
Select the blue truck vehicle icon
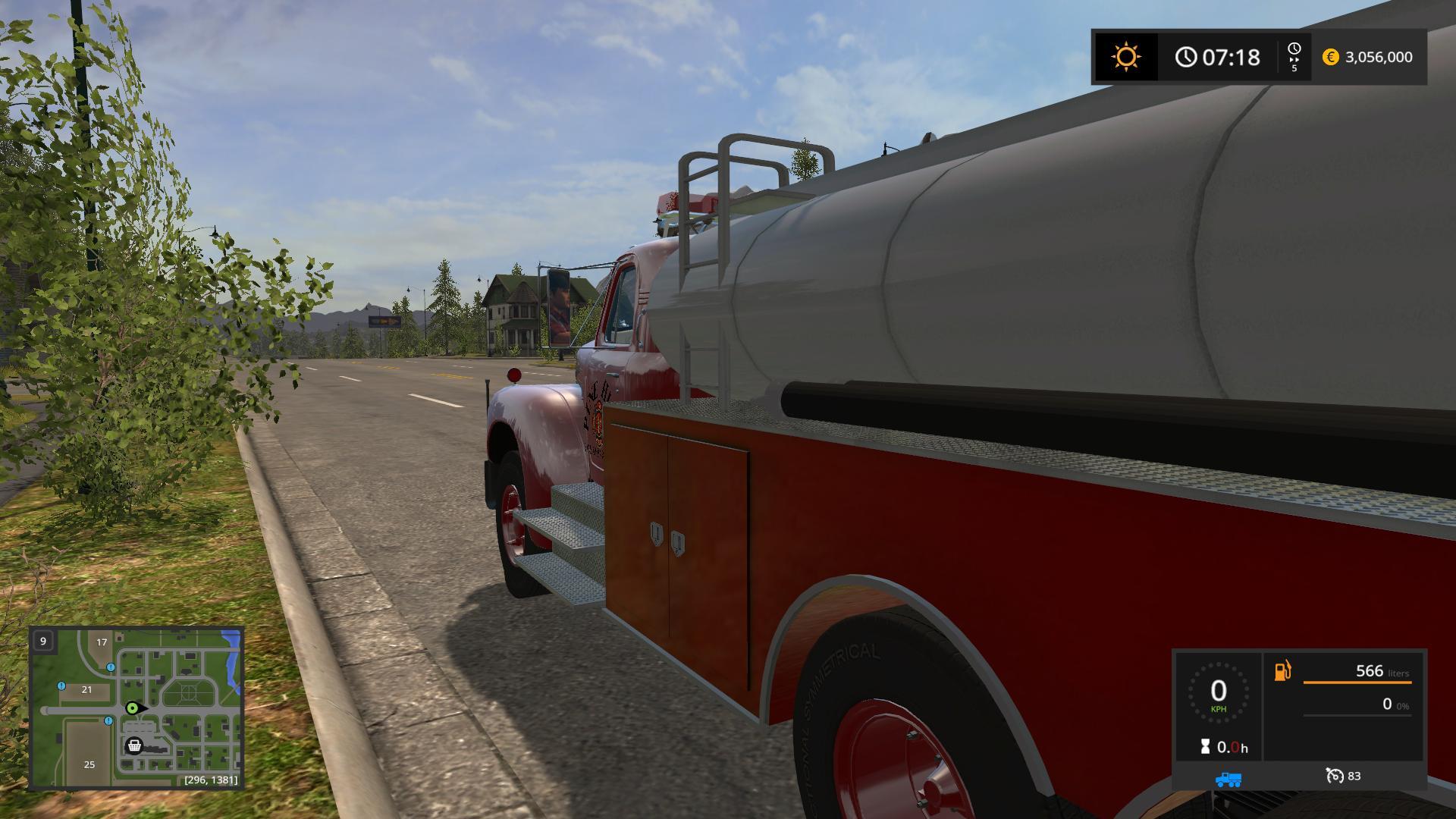(x=1228, y=779)
